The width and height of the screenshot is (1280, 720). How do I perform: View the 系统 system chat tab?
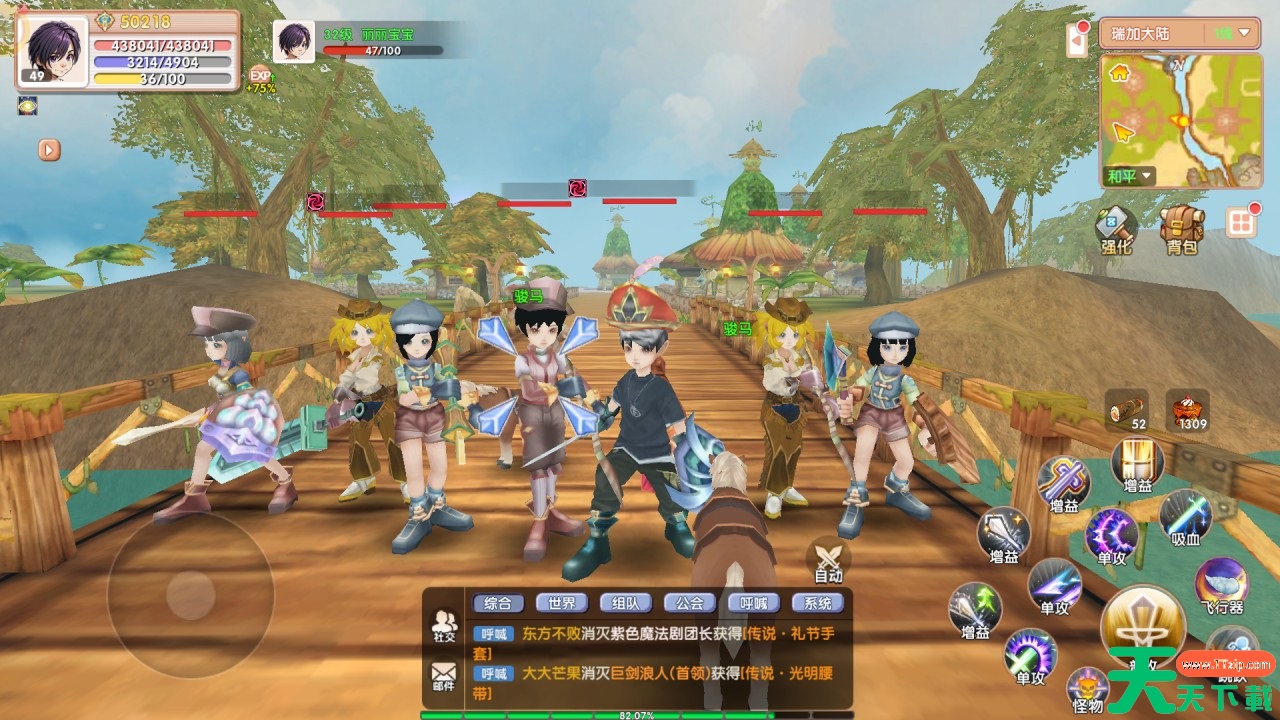[817, 603]
